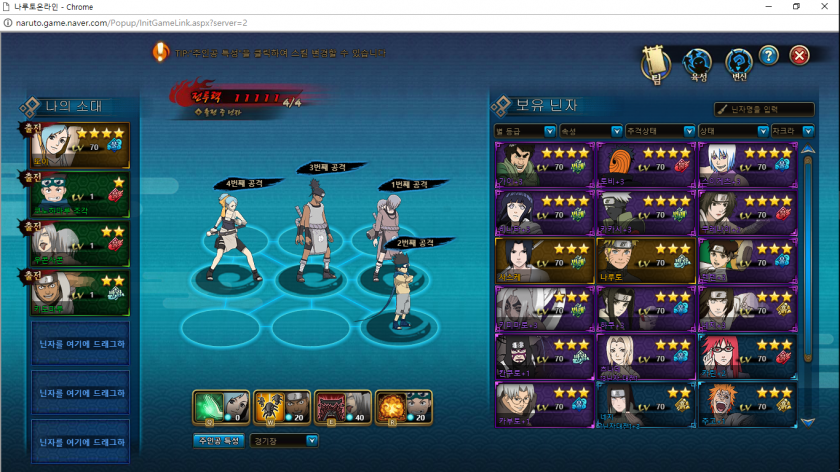Screen dimensions: 840x472
Task: Close the ninja formation window
Action: click(x=799, y=56)
